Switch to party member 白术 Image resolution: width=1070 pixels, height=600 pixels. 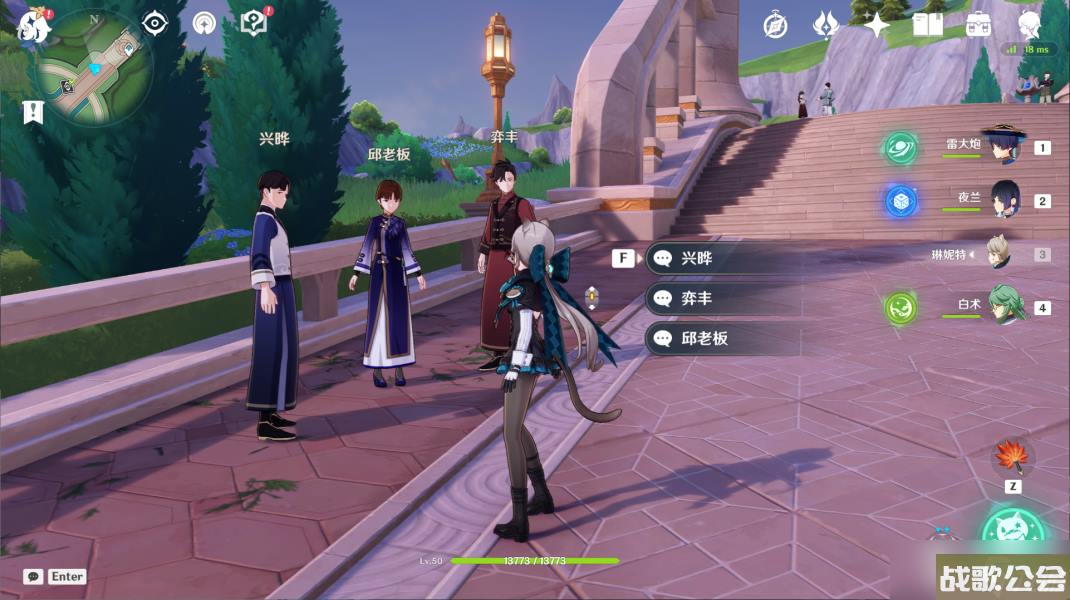1004,306
